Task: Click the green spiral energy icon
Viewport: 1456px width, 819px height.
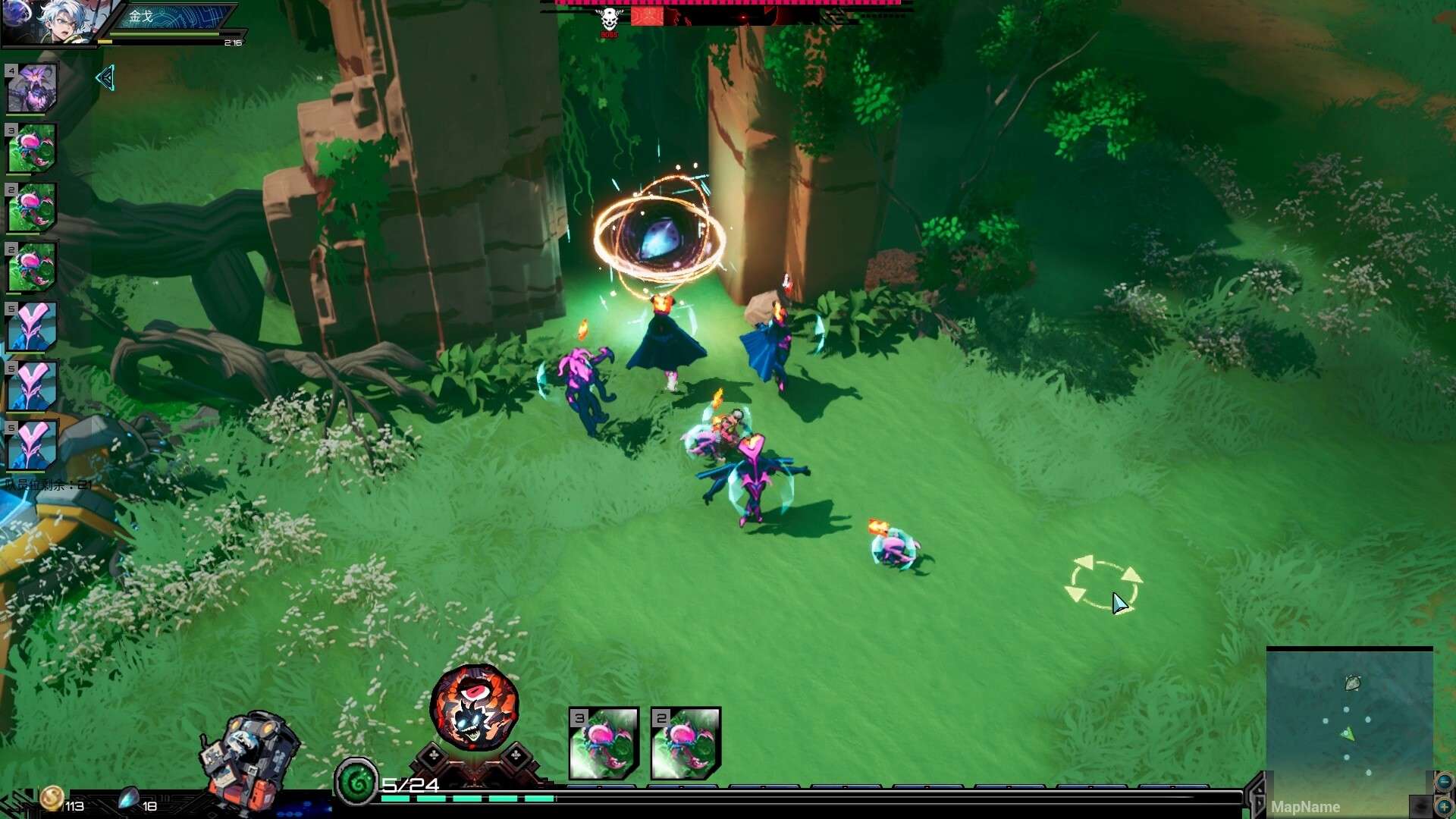Action: tap(356, 781)
